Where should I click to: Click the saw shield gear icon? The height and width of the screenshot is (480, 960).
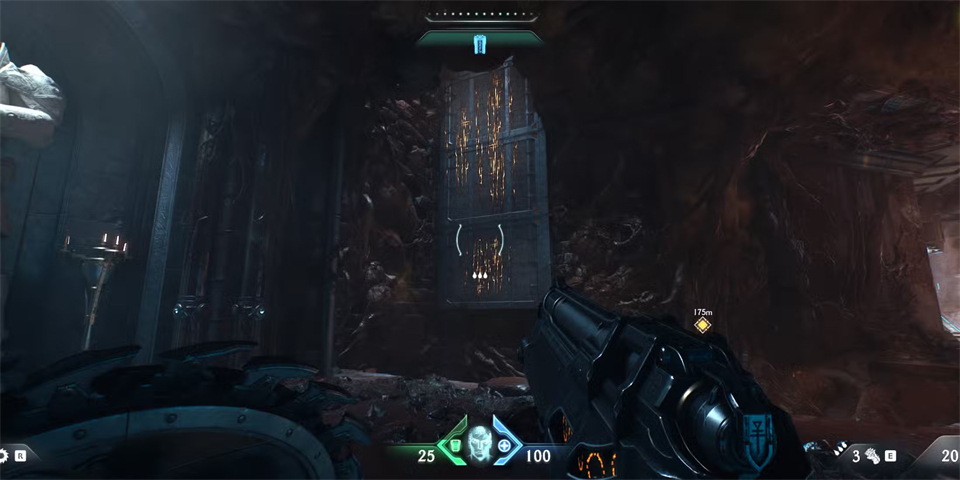tap(4, 456)
